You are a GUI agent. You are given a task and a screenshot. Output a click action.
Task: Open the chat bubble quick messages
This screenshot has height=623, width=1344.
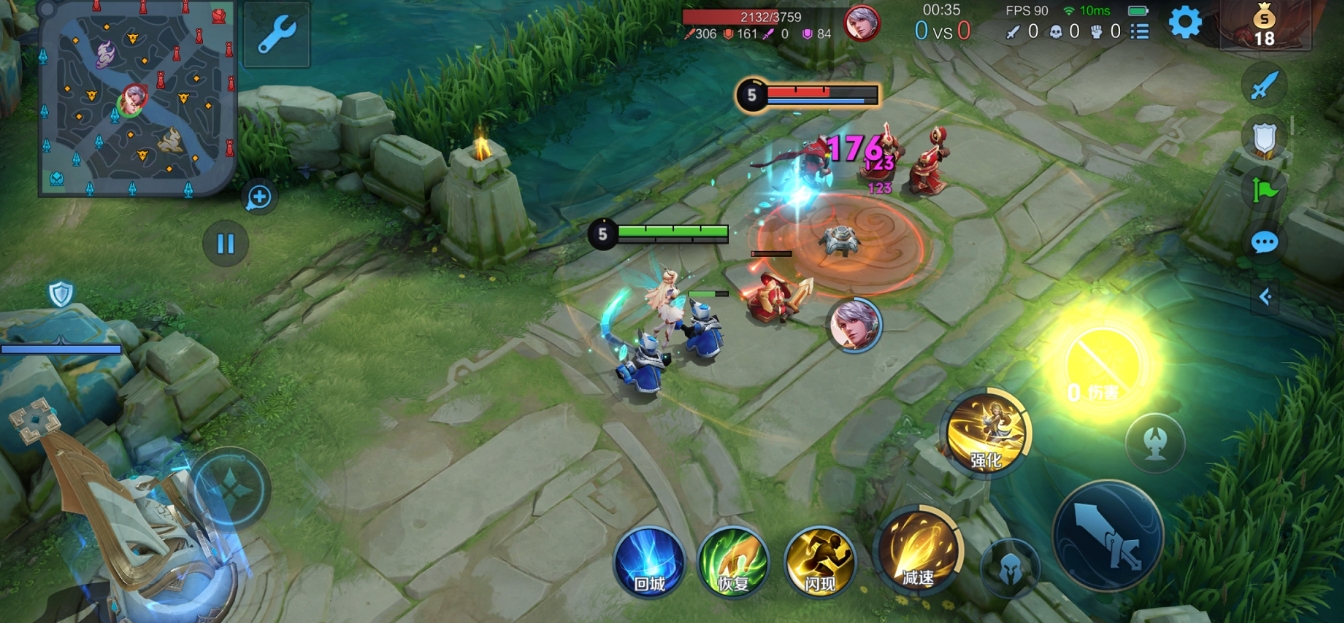click(1264, 242)
